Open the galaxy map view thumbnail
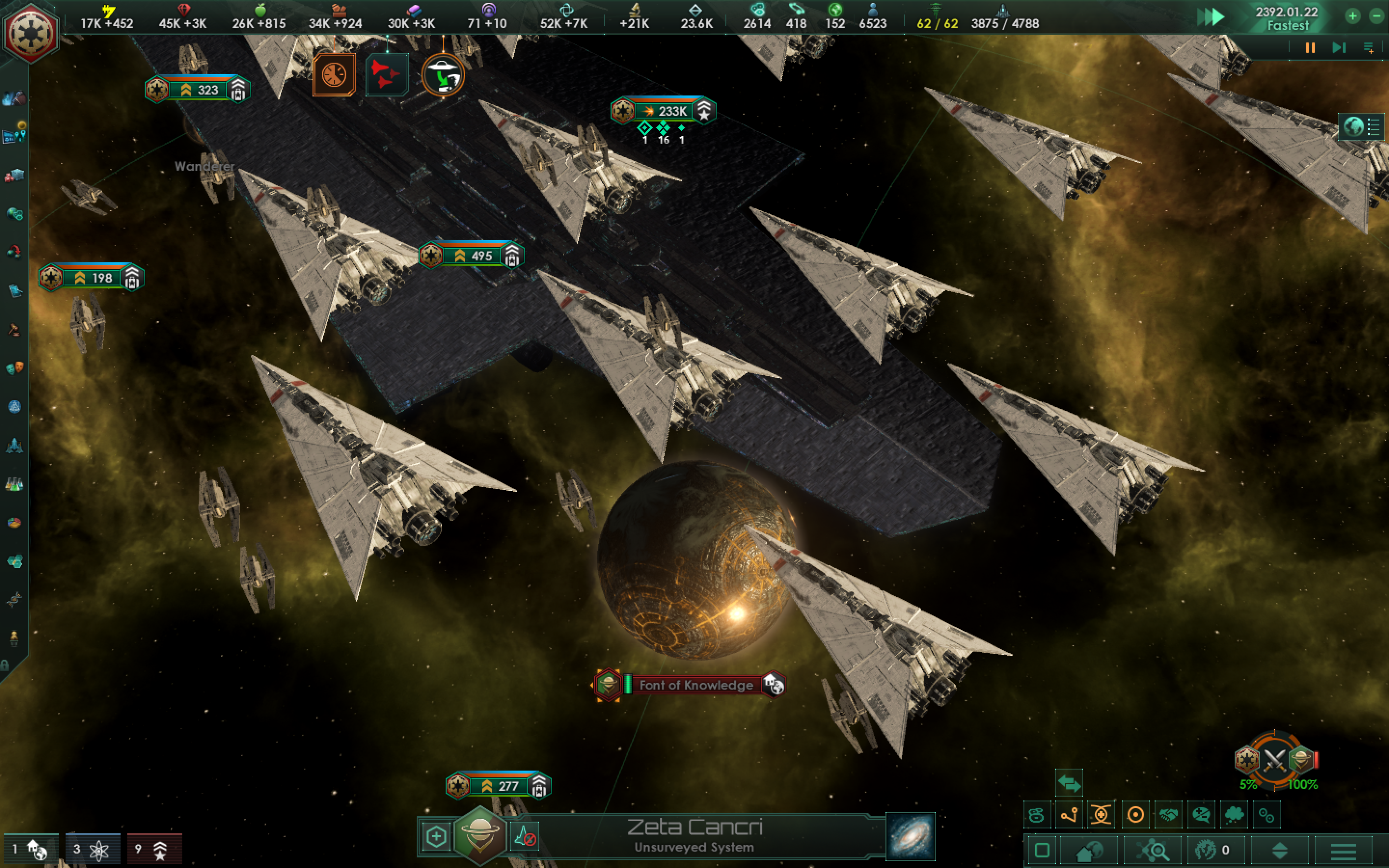Image resolution: width=1389 pixels, height=868 pixels. [910, 837]
